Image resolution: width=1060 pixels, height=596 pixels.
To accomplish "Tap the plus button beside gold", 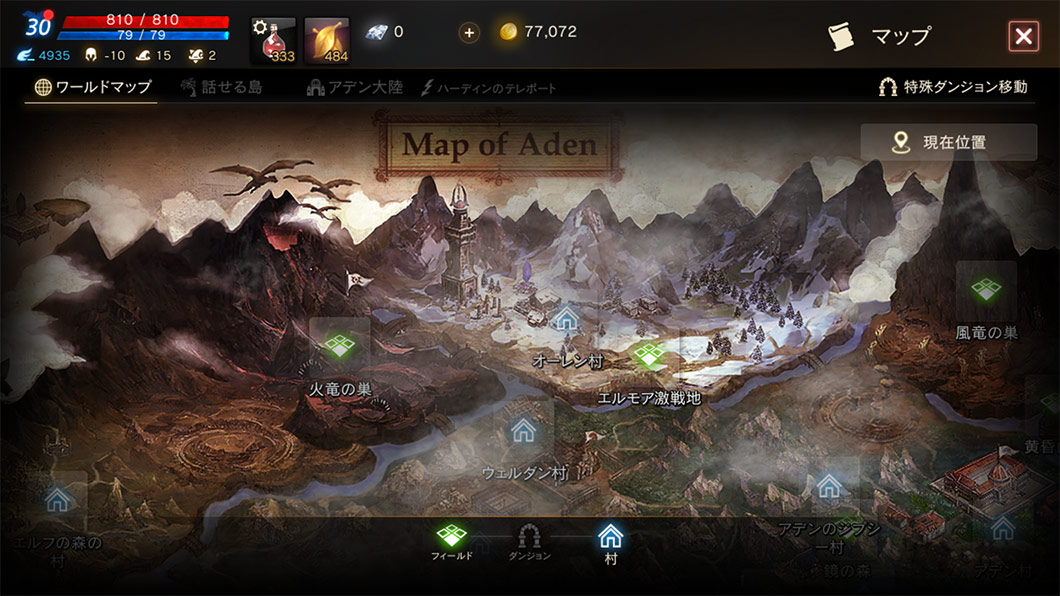I will tap(469, 32).
